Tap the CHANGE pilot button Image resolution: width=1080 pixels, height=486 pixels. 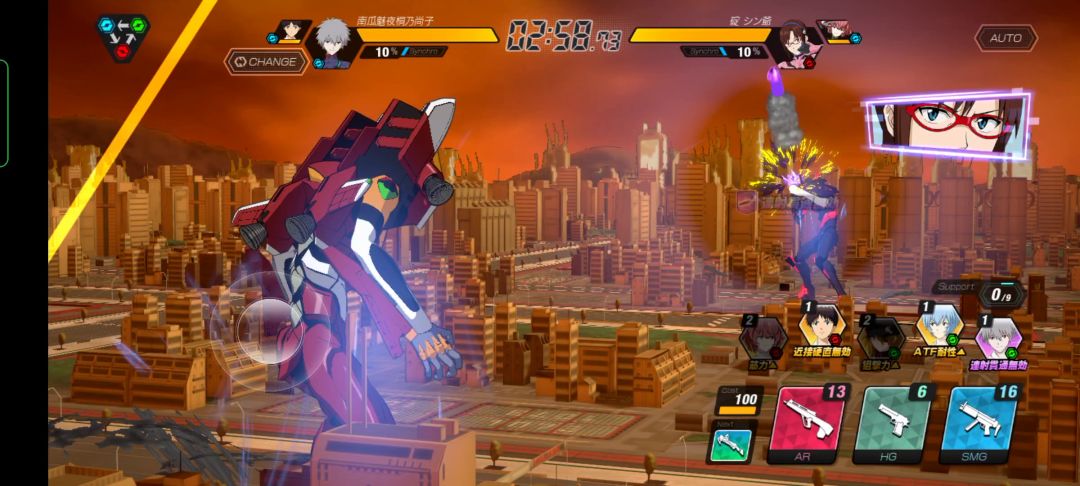[265, 62]
